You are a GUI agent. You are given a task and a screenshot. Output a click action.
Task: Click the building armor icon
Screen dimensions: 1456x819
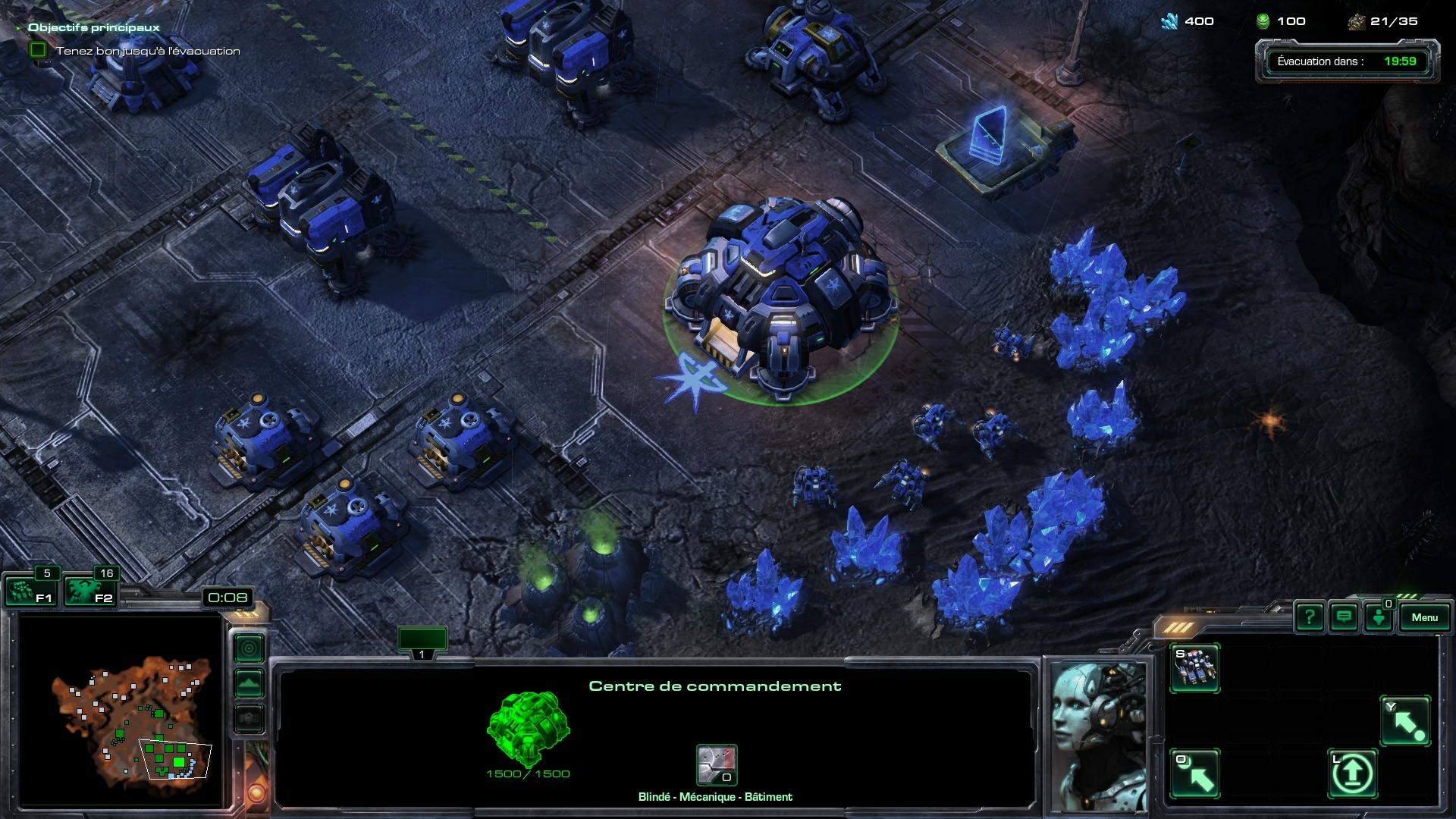click(717, 764)
